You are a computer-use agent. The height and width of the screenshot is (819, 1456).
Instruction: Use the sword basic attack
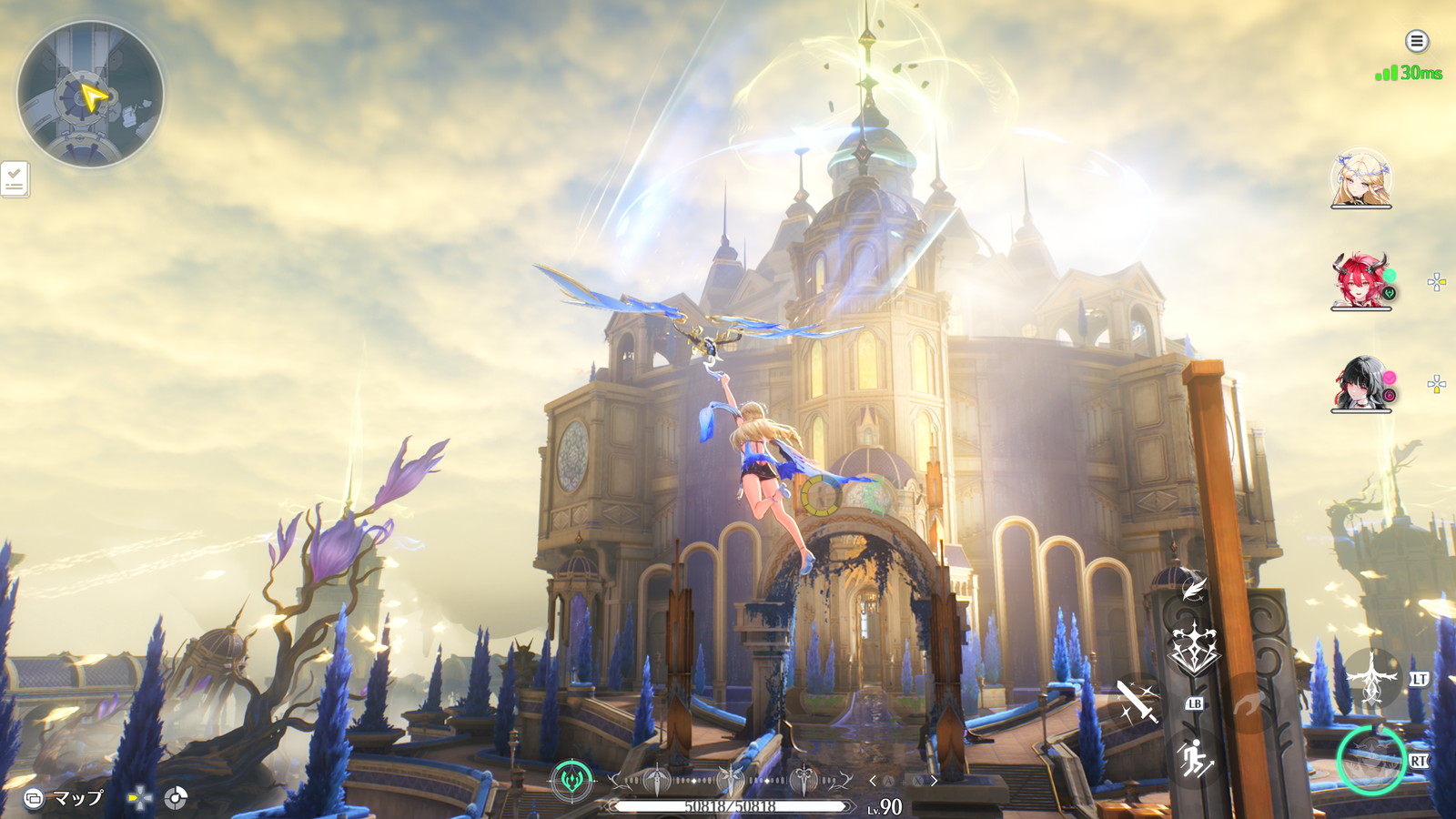point(1137,702)
